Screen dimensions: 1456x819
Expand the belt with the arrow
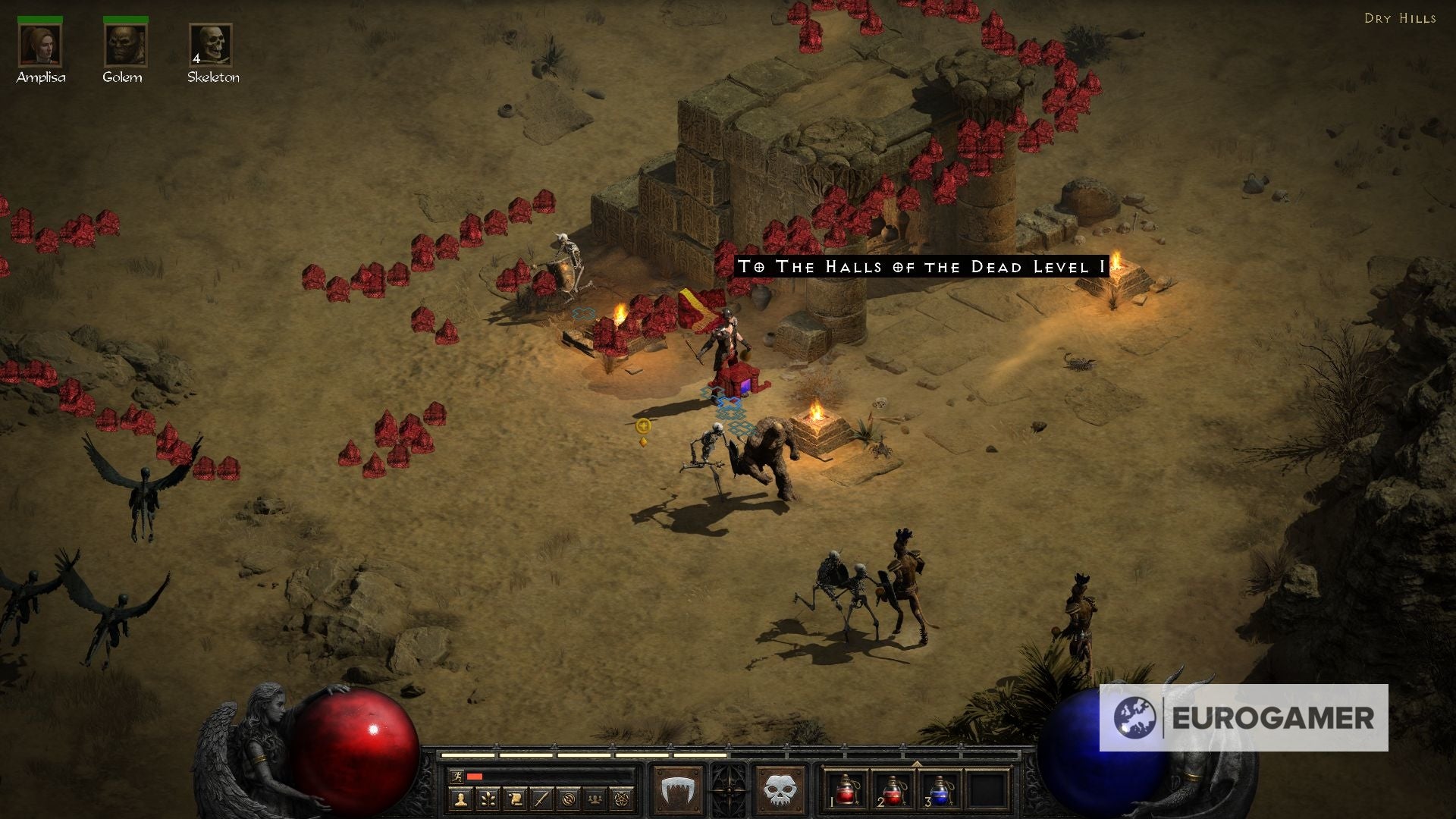(x=916, y=764)
